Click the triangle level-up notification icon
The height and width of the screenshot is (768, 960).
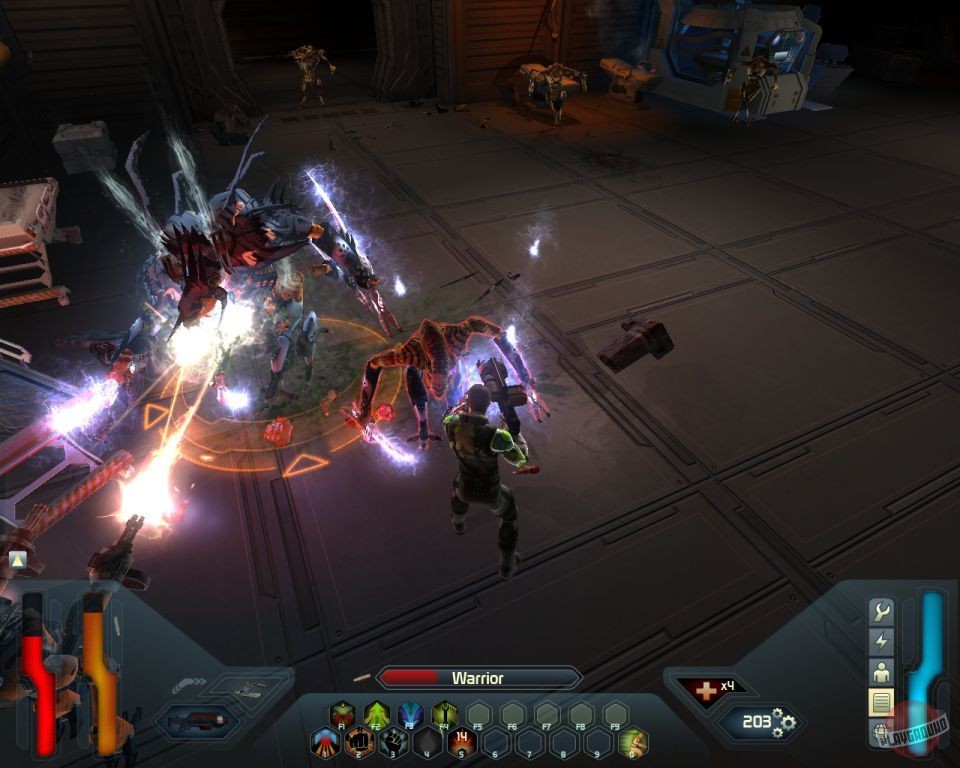click(17, 560)
